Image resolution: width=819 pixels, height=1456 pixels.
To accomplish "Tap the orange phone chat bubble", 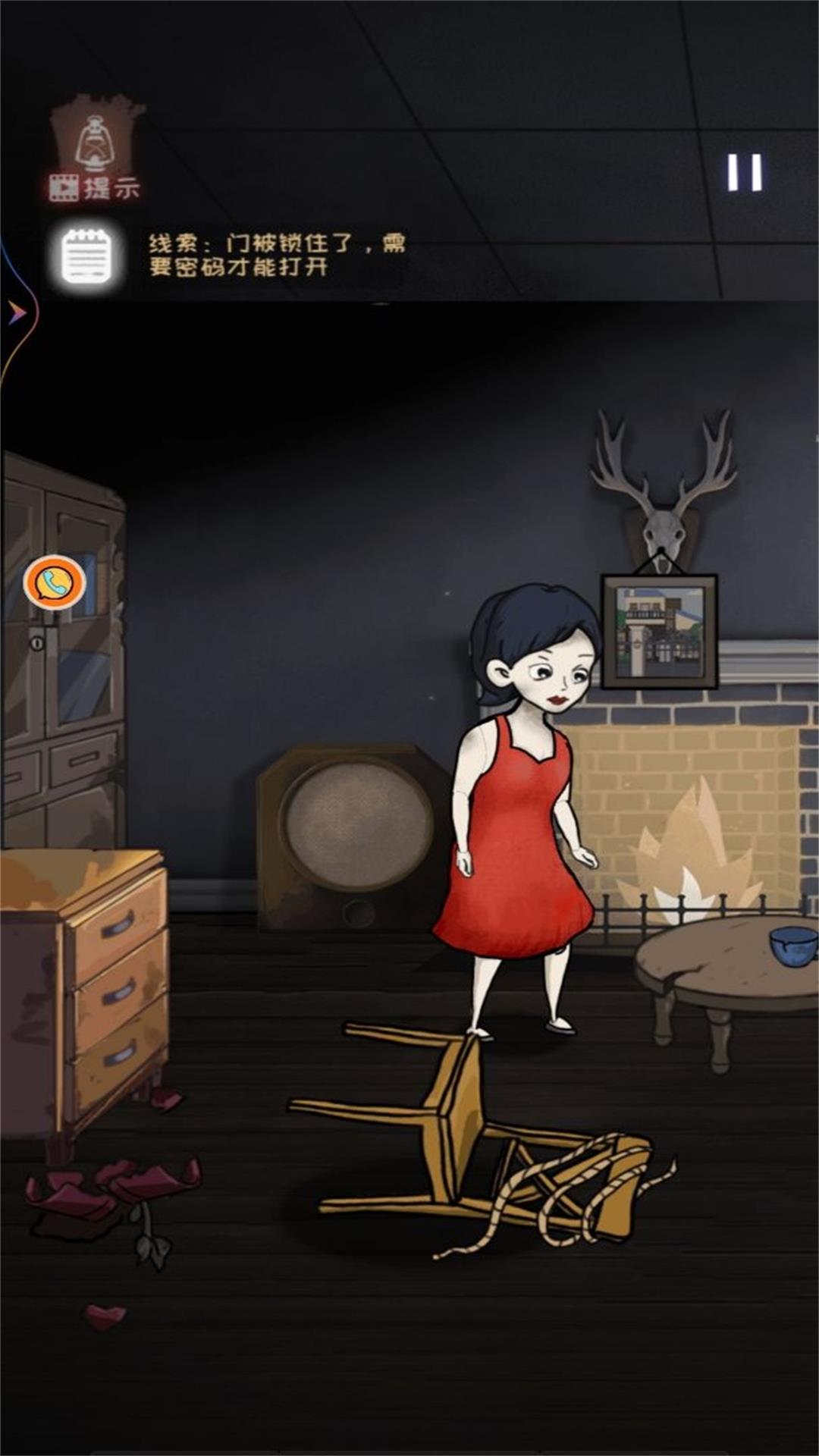I will click(x=55, y=582).
